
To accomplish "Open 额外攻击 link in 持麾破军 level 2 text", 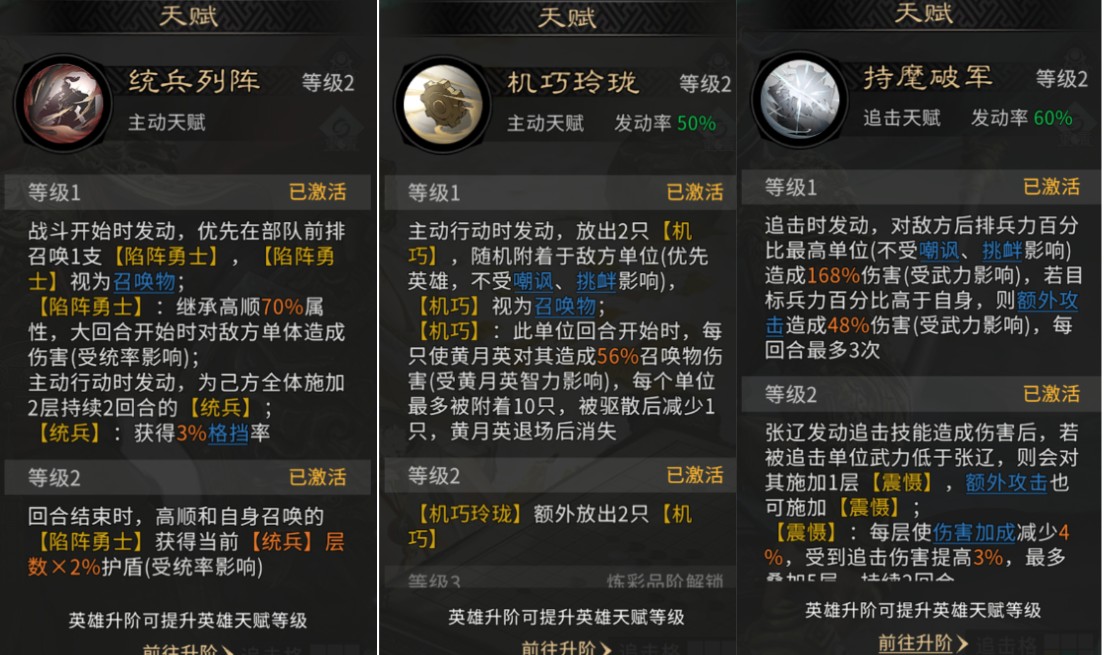I will (1006, 483).
